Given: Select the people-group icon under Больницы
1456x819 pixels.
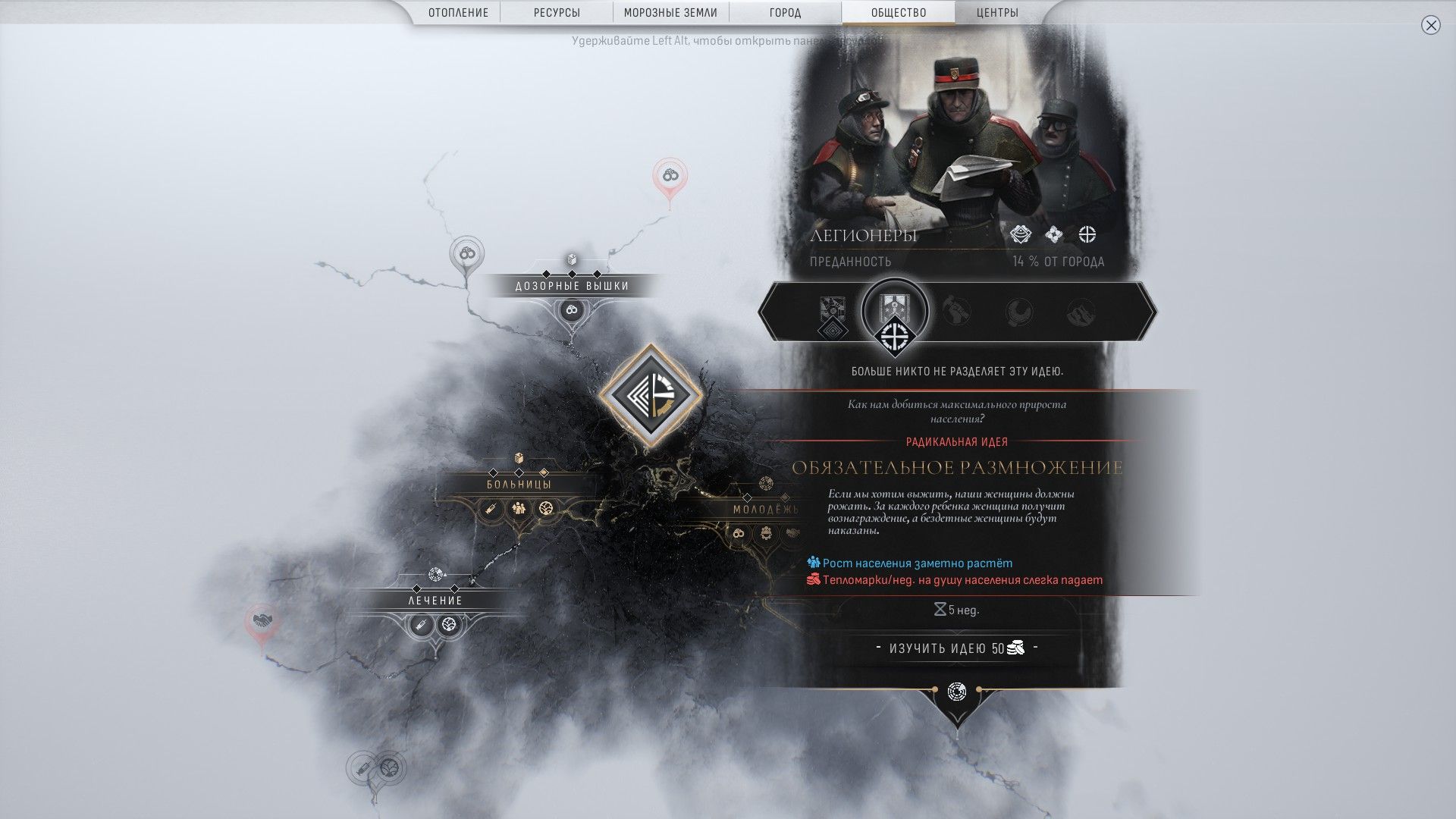Looking at the screenshot, I should (x=519, y=508).
